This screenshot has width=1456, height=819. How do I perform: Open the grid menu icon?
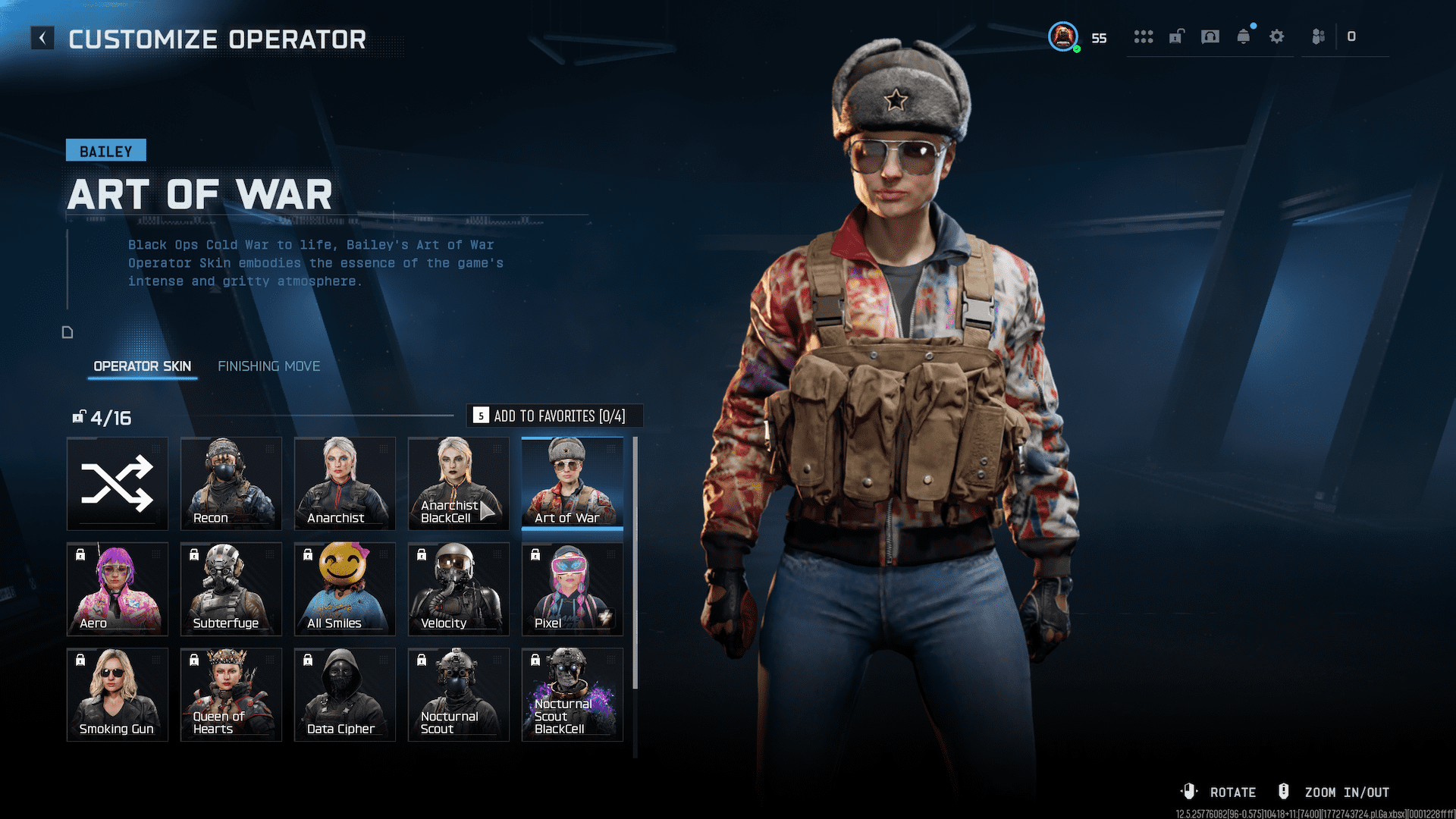pyautogui.click(x=1144, y=36)
